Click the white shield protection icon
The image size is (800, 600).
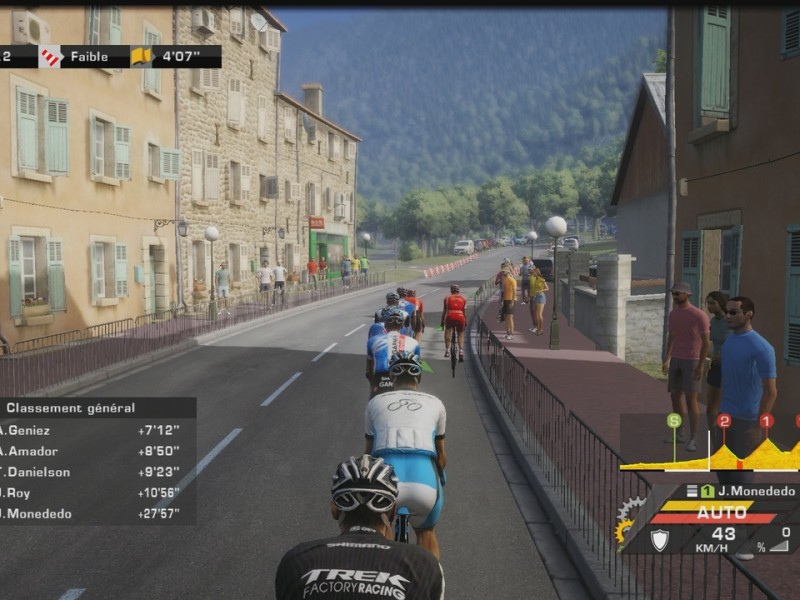pos(659,539)
